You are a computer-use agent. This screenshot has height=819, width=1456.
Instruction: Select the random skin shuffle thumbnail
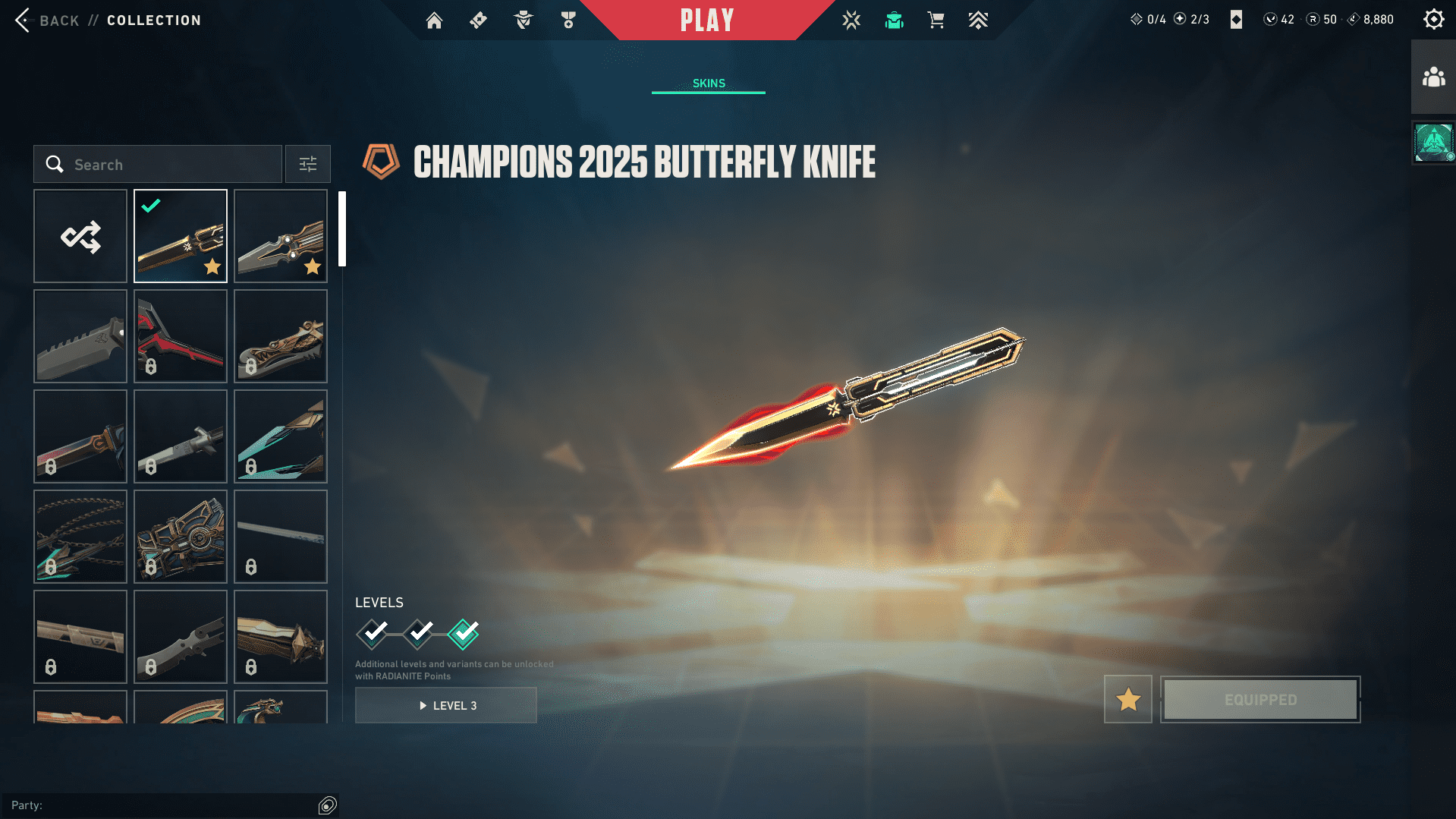pos(80,236)
